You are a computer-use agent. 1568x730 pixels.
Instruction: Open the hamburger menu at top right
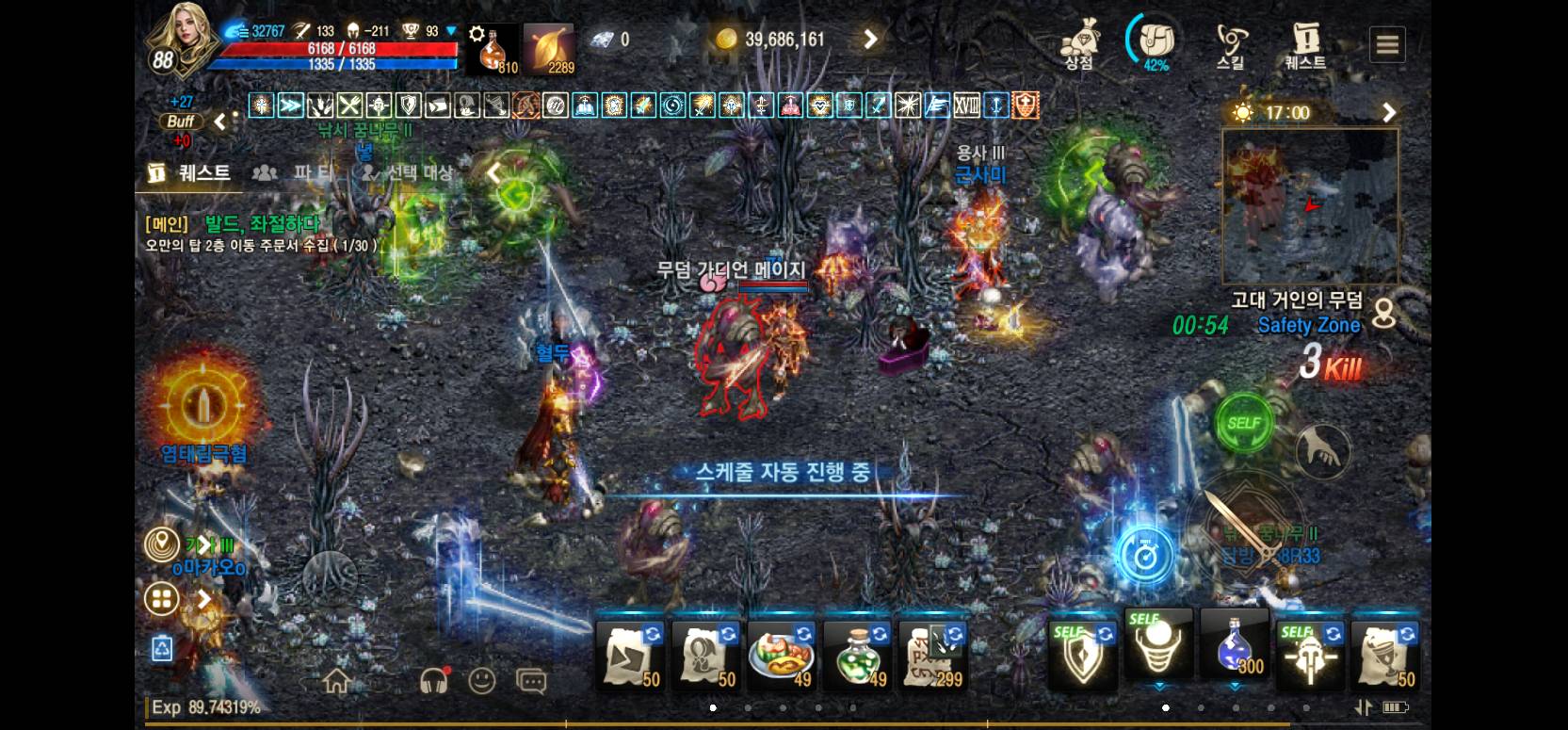[x=1386, y=43]
